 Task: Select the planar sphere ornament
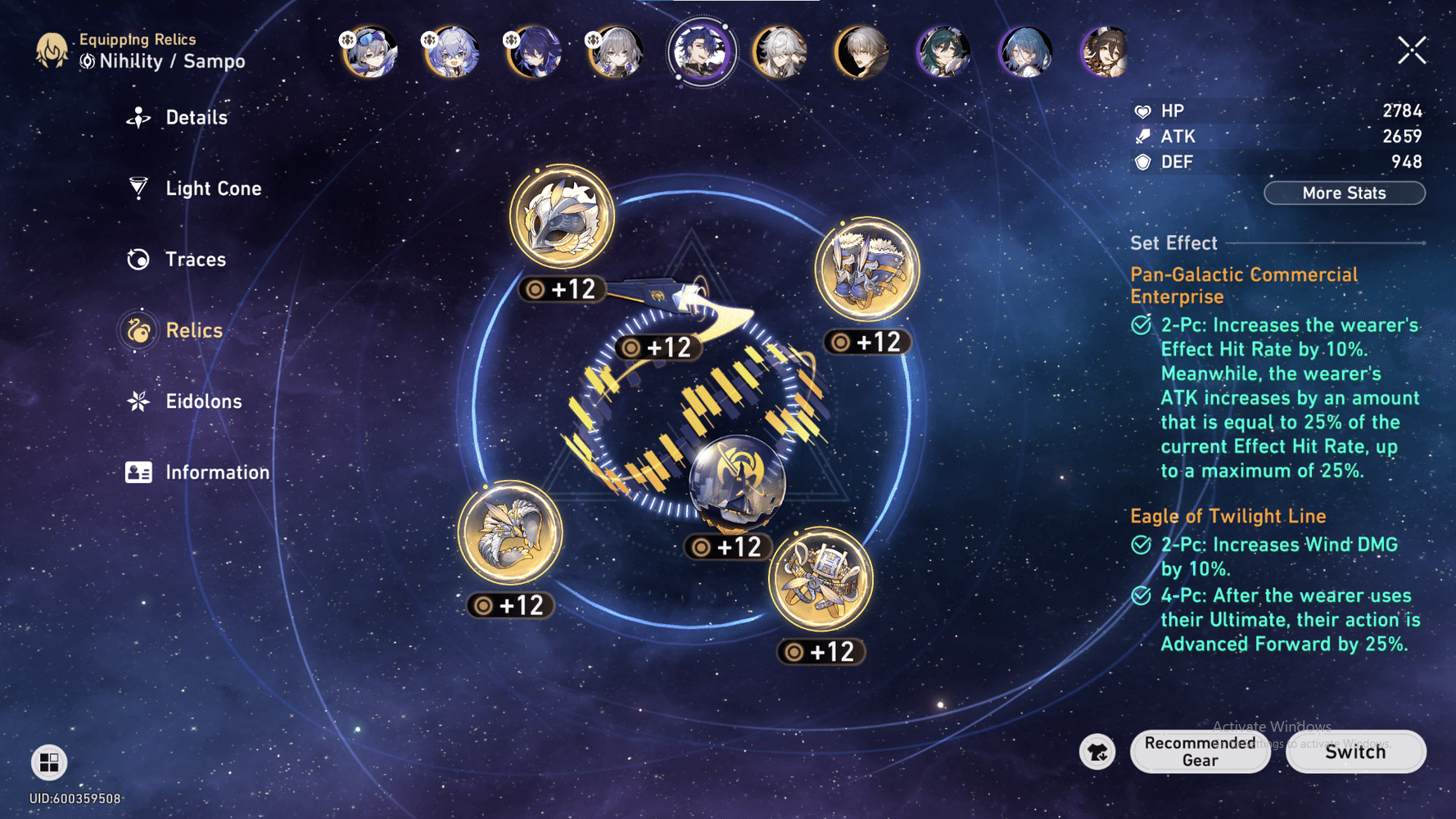click(x=736, y=485)
